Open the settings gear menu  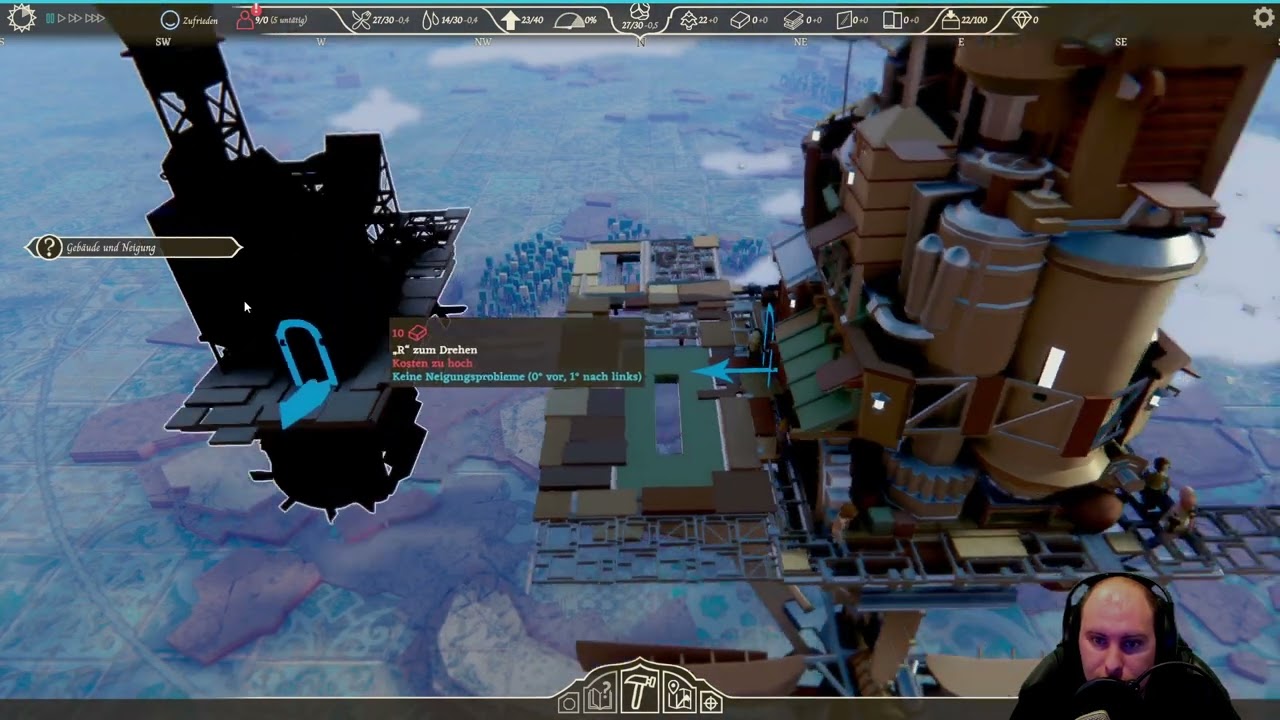(x=1263, y=17)
